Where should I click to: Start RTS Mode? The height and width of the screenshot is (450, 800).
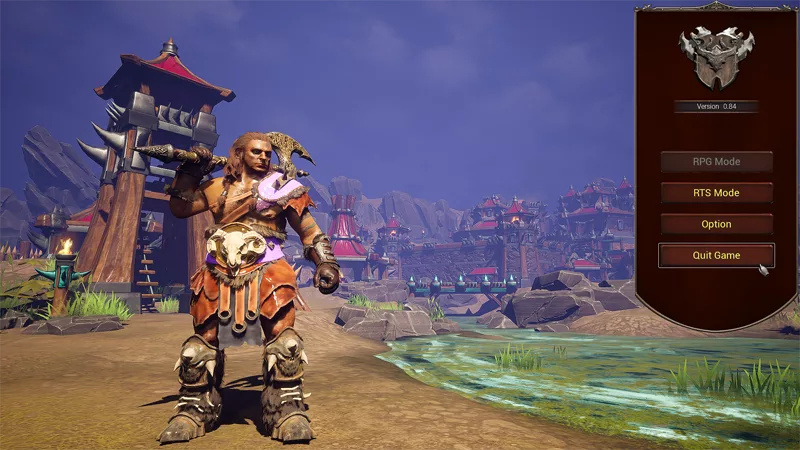tap(716, 193)
